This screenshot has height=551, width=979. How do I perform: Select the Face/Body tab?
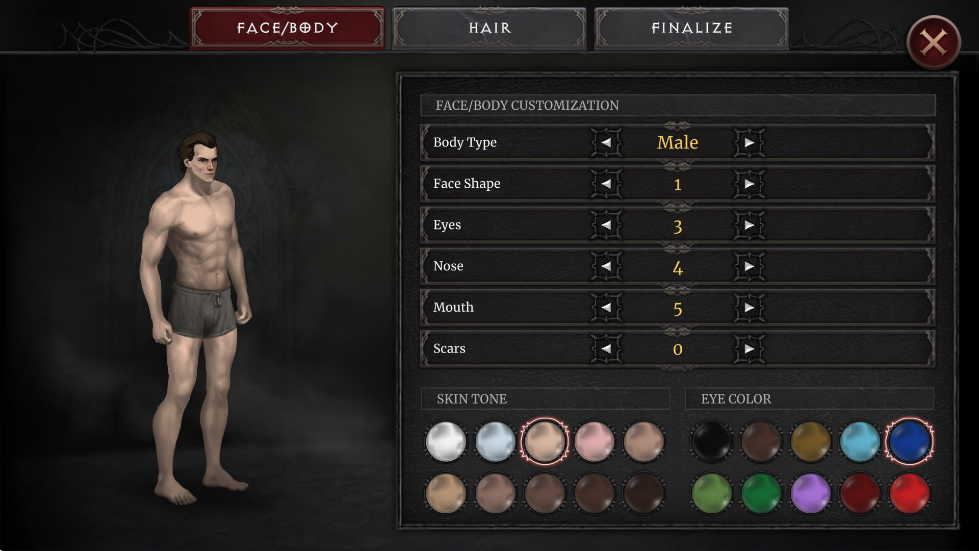287,28
